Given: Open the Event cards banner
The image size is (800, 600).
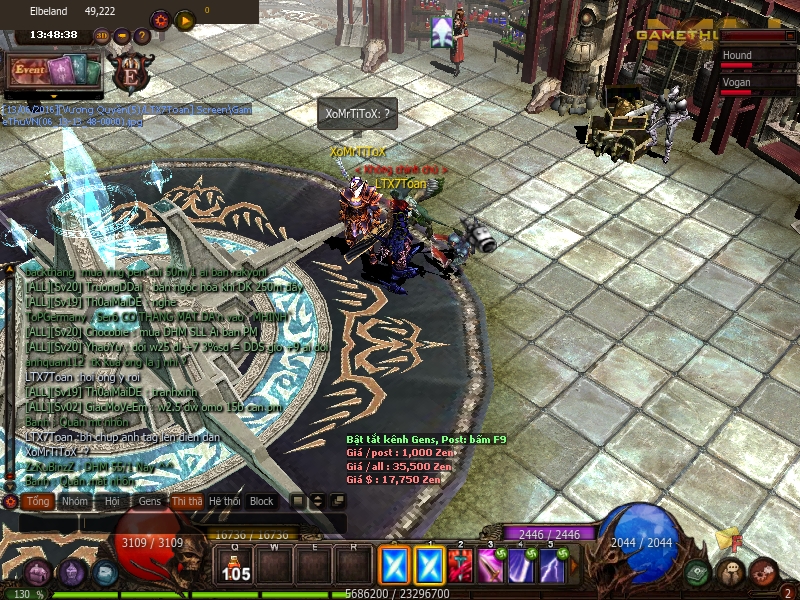Looking at the screenshot, I should pos(55,70).
